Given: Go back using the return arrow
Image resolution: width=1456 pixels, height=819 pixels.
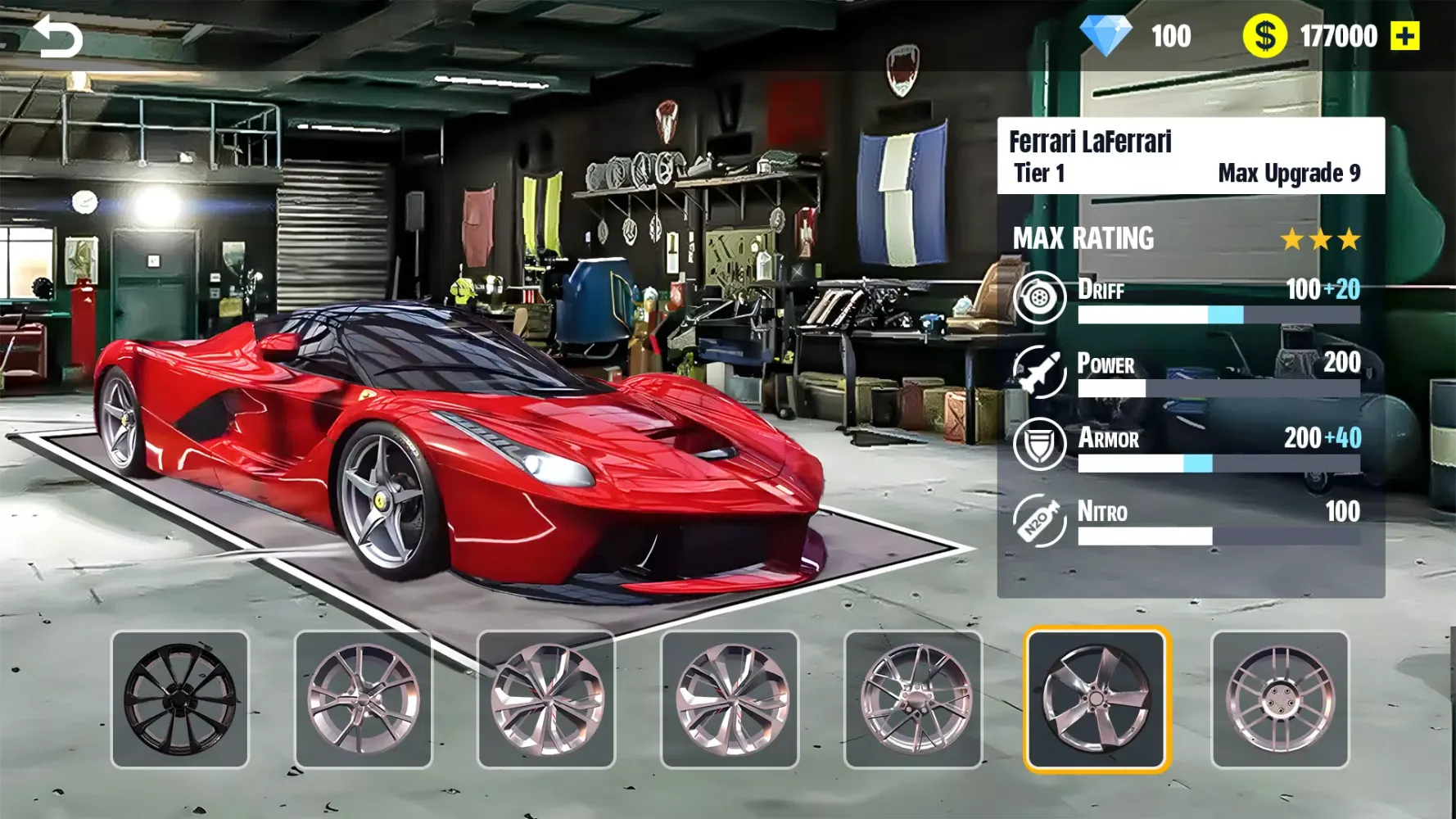Looking at the screenshot, I should point(57,37).
